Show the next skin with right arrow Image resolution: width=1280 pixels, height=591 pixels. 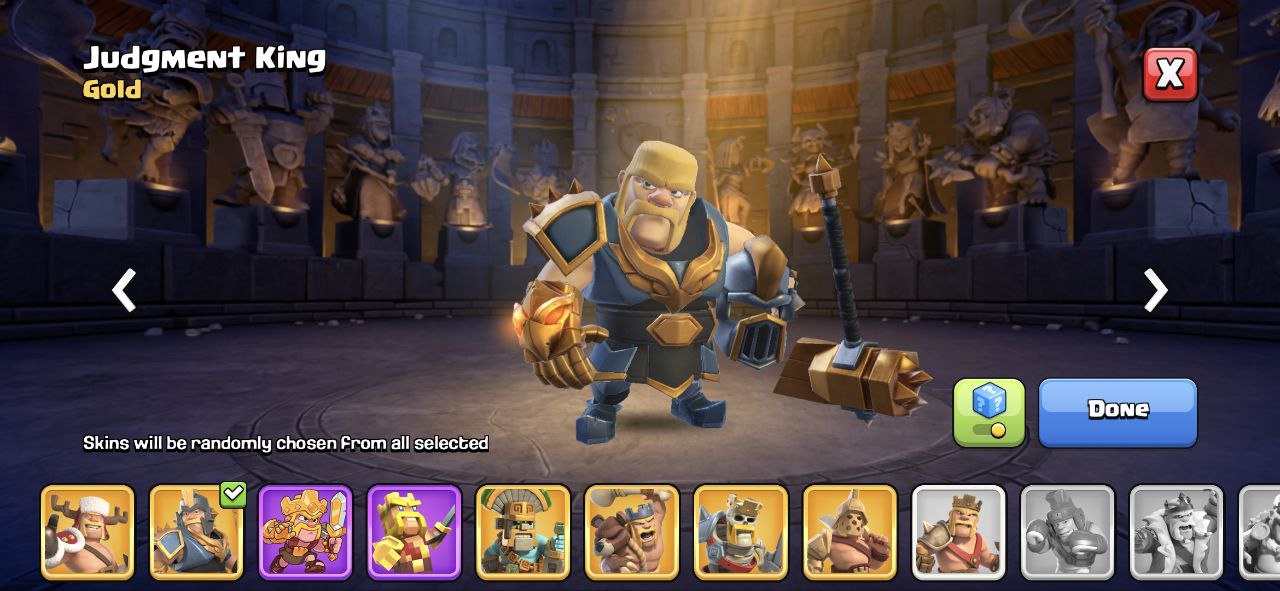pos(1155,291)
